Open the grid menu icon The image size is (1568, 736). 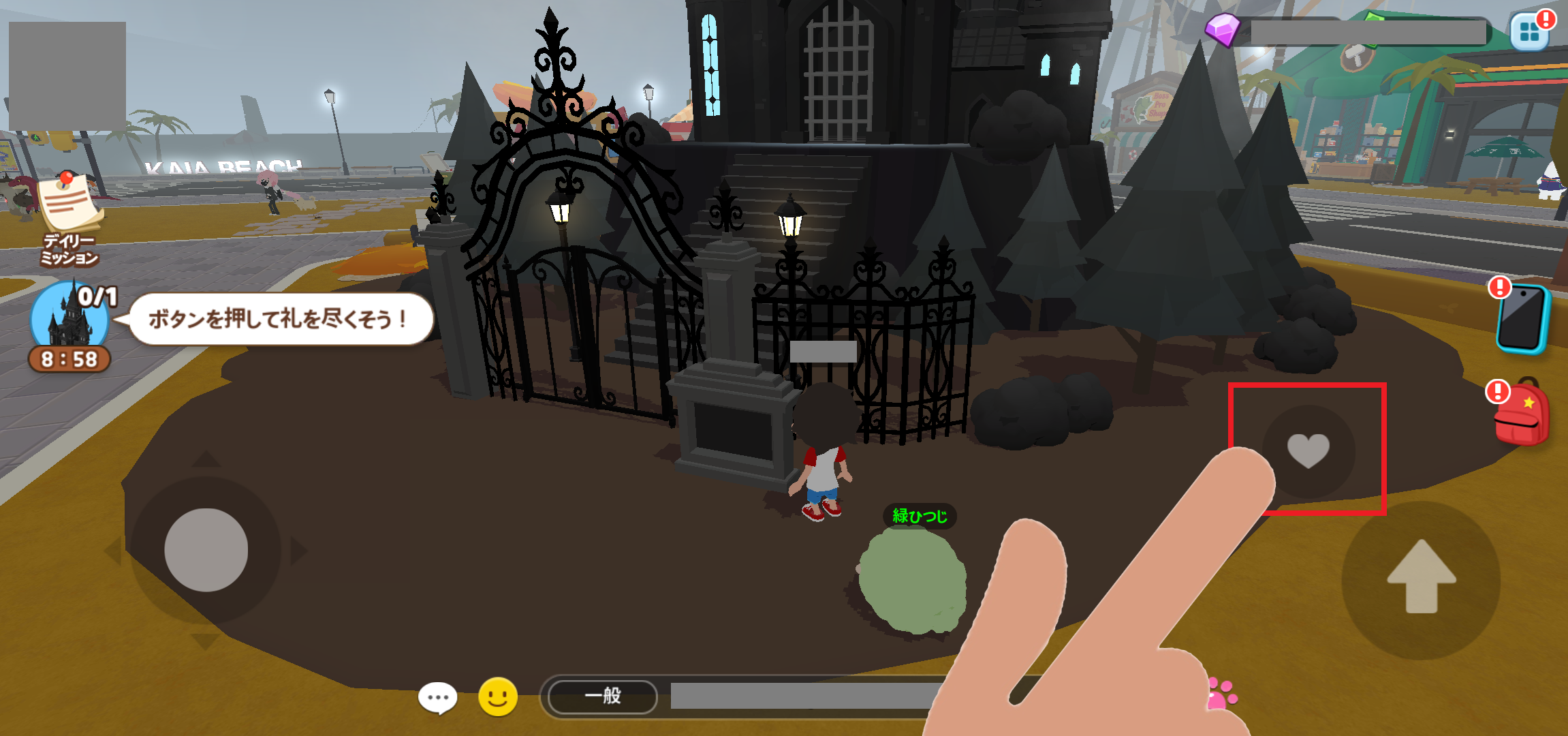pyautogui.click(x=1530, y=31)
